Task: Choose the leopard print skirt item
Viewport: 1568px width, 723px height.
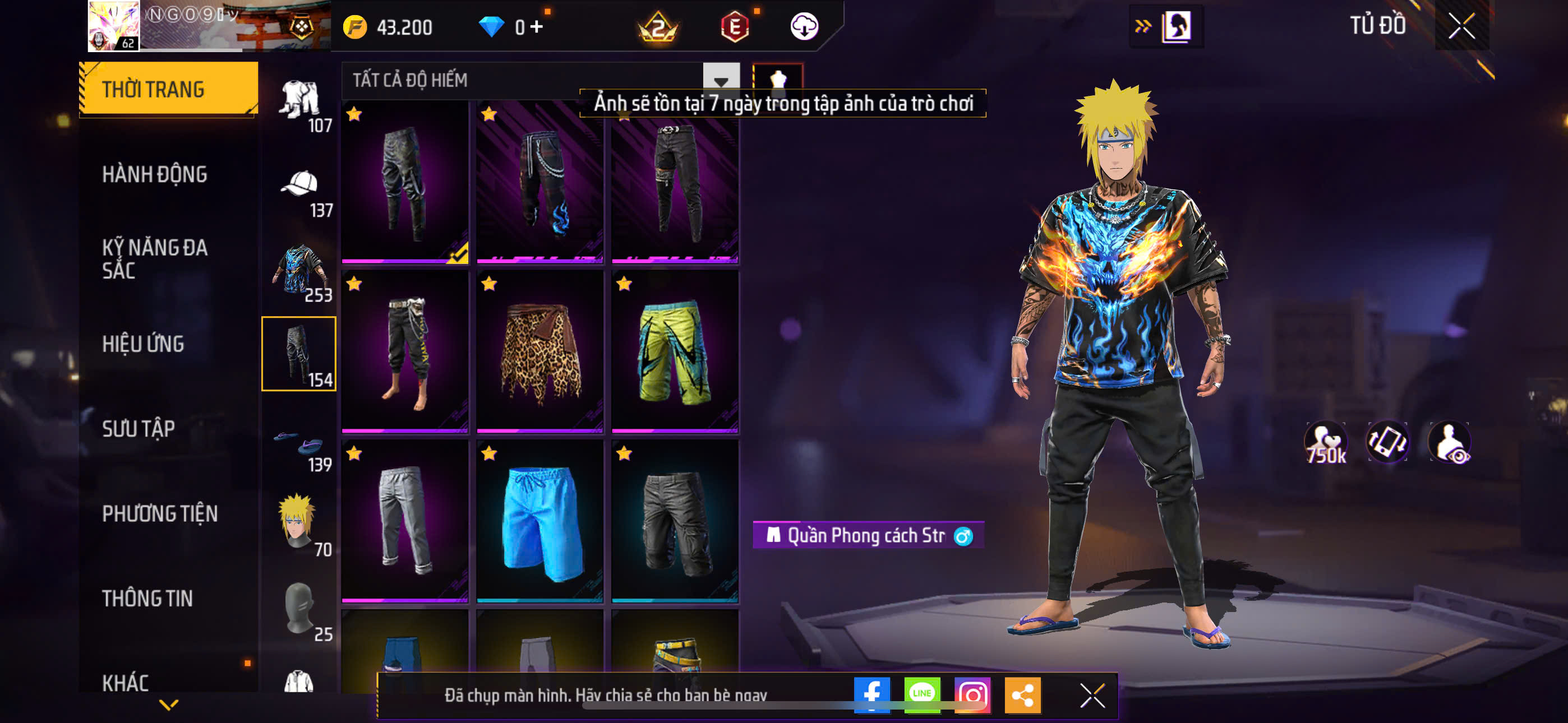Action: (540, 351)
